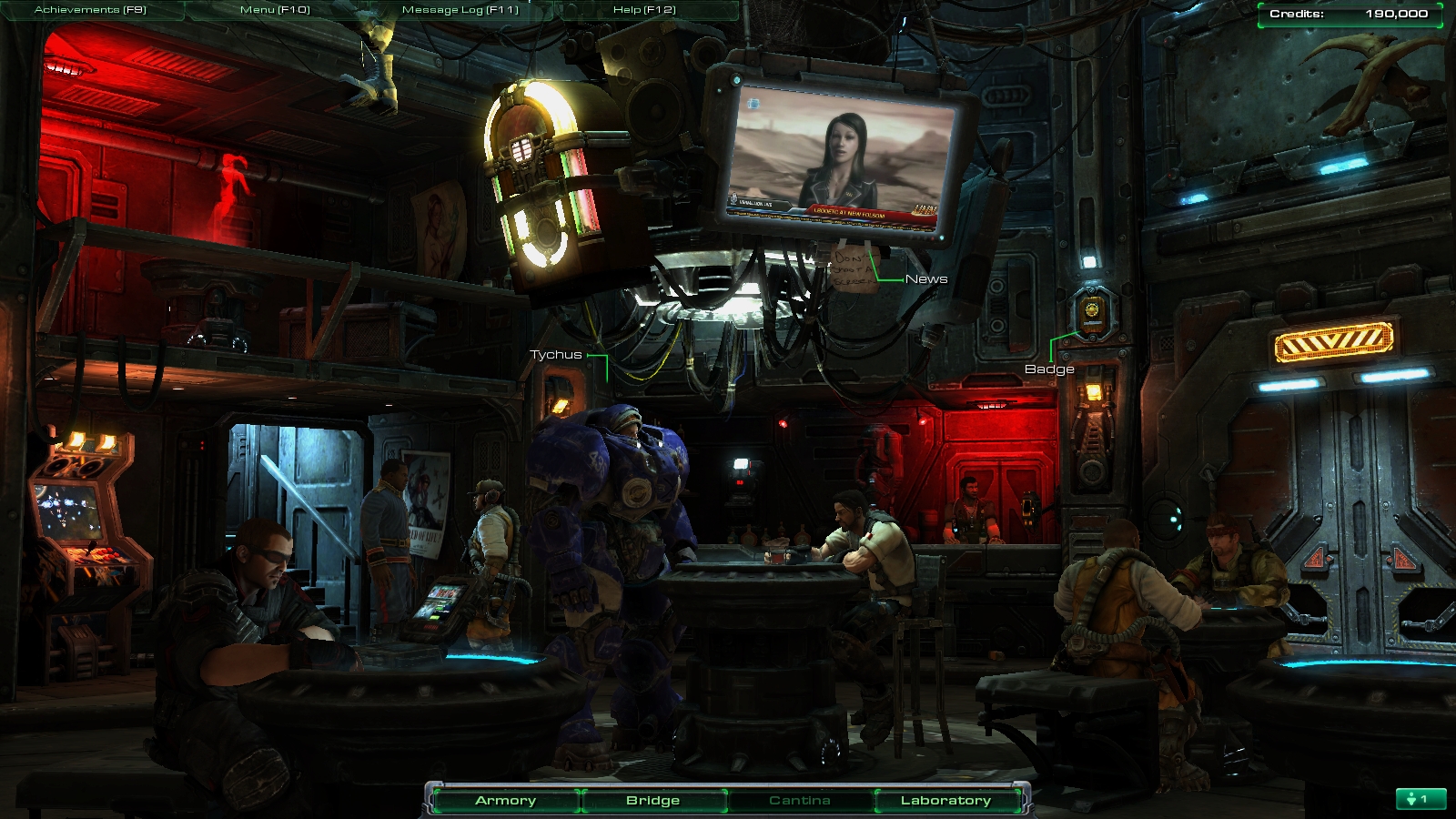
Task: Click the green download indicator button
Action: click(x=1421, y=799)
